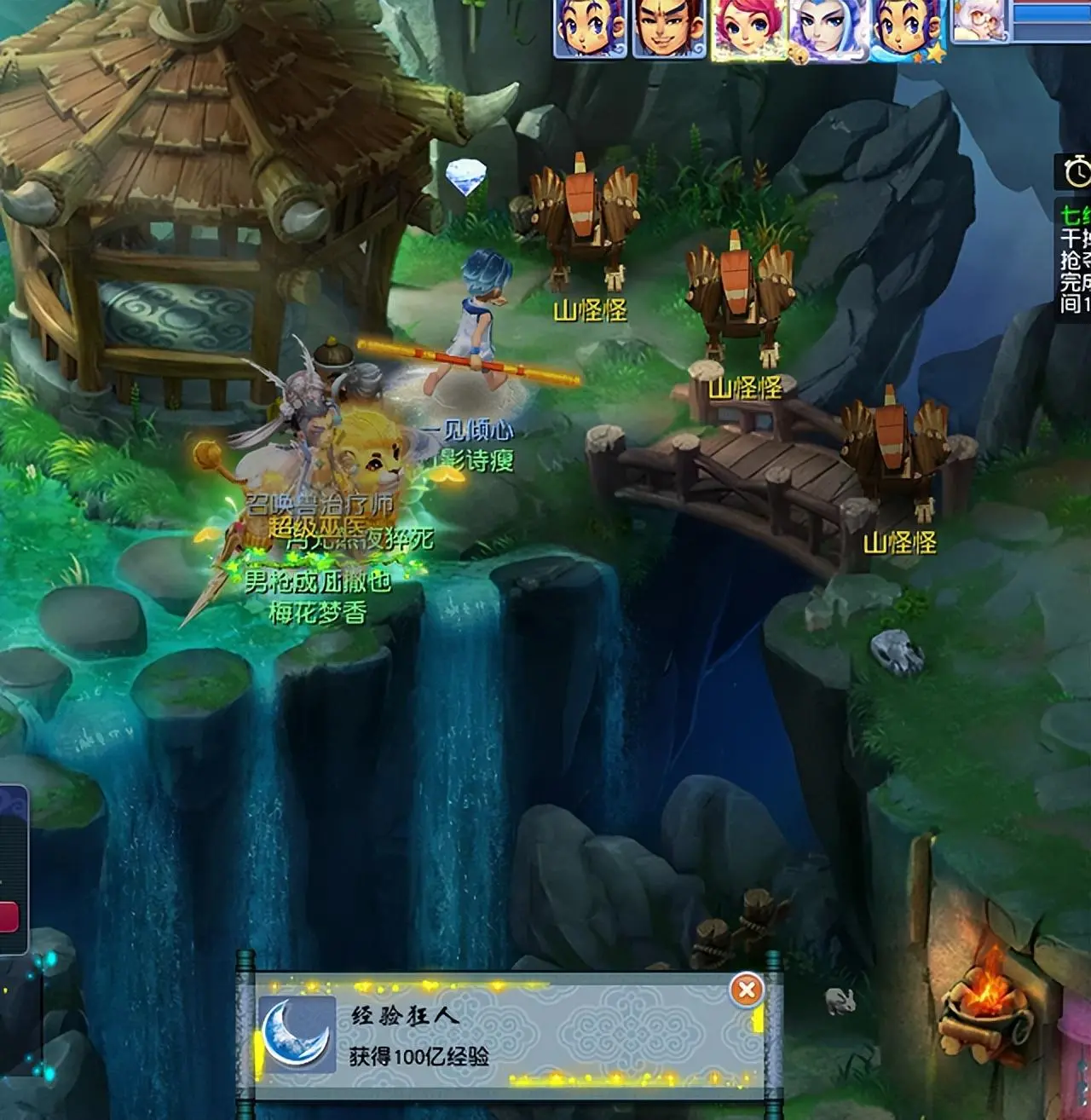Open the green-titled quest tracker entry
Screen dimensions: 1091x1120
[x=1074, y=213]
